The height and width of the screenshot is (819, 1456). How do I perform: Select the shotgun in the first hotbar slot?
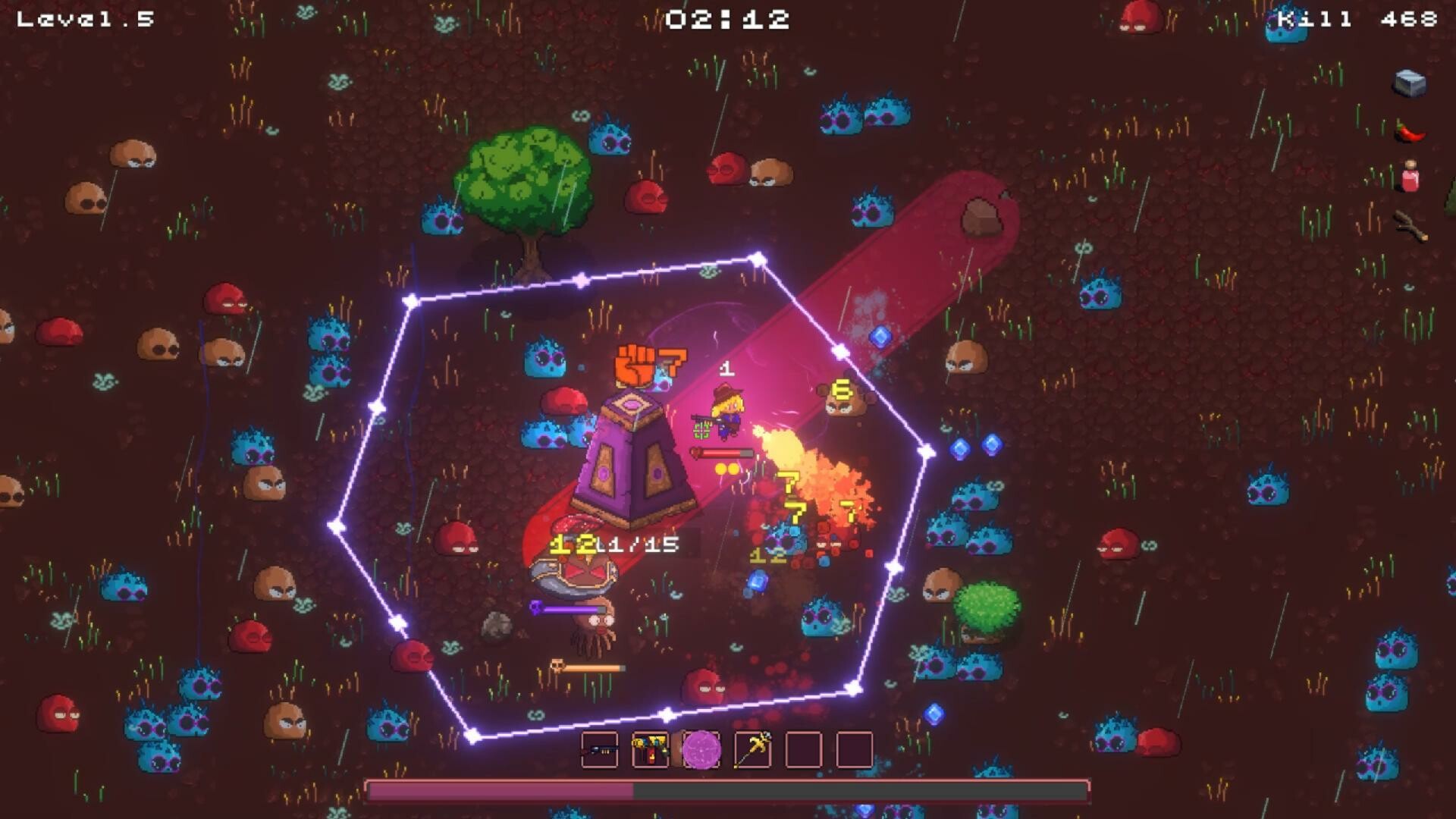tap(600, 751)
